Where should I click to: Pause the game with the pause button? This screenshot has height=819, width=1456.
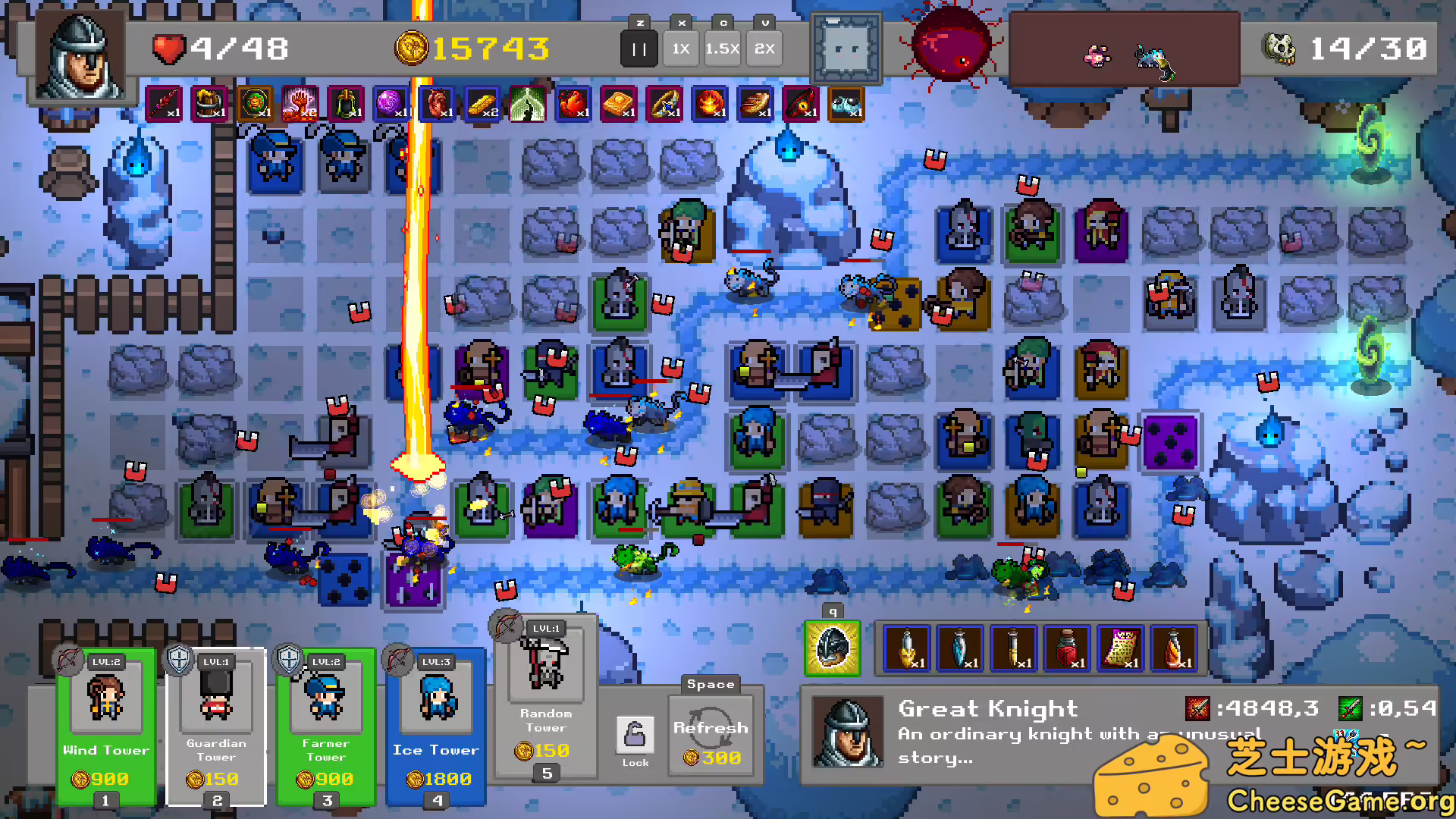[639, 49]
